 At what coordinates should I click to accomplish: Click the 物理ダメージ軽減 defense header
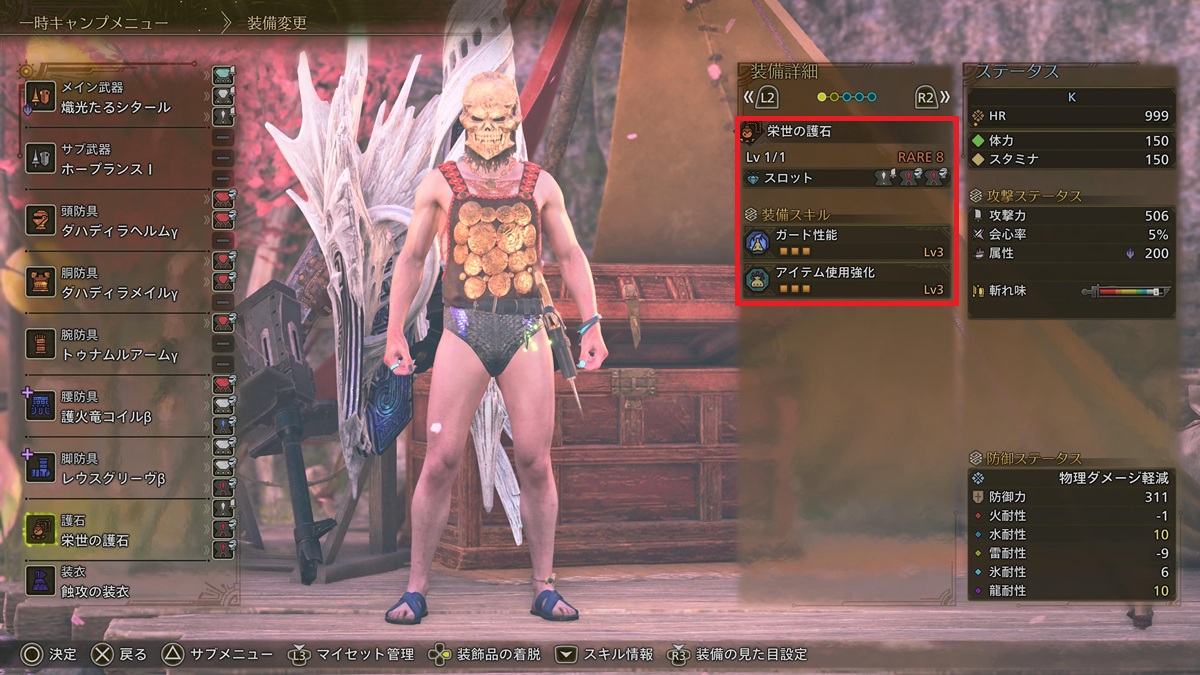[x=1070, y=478]
